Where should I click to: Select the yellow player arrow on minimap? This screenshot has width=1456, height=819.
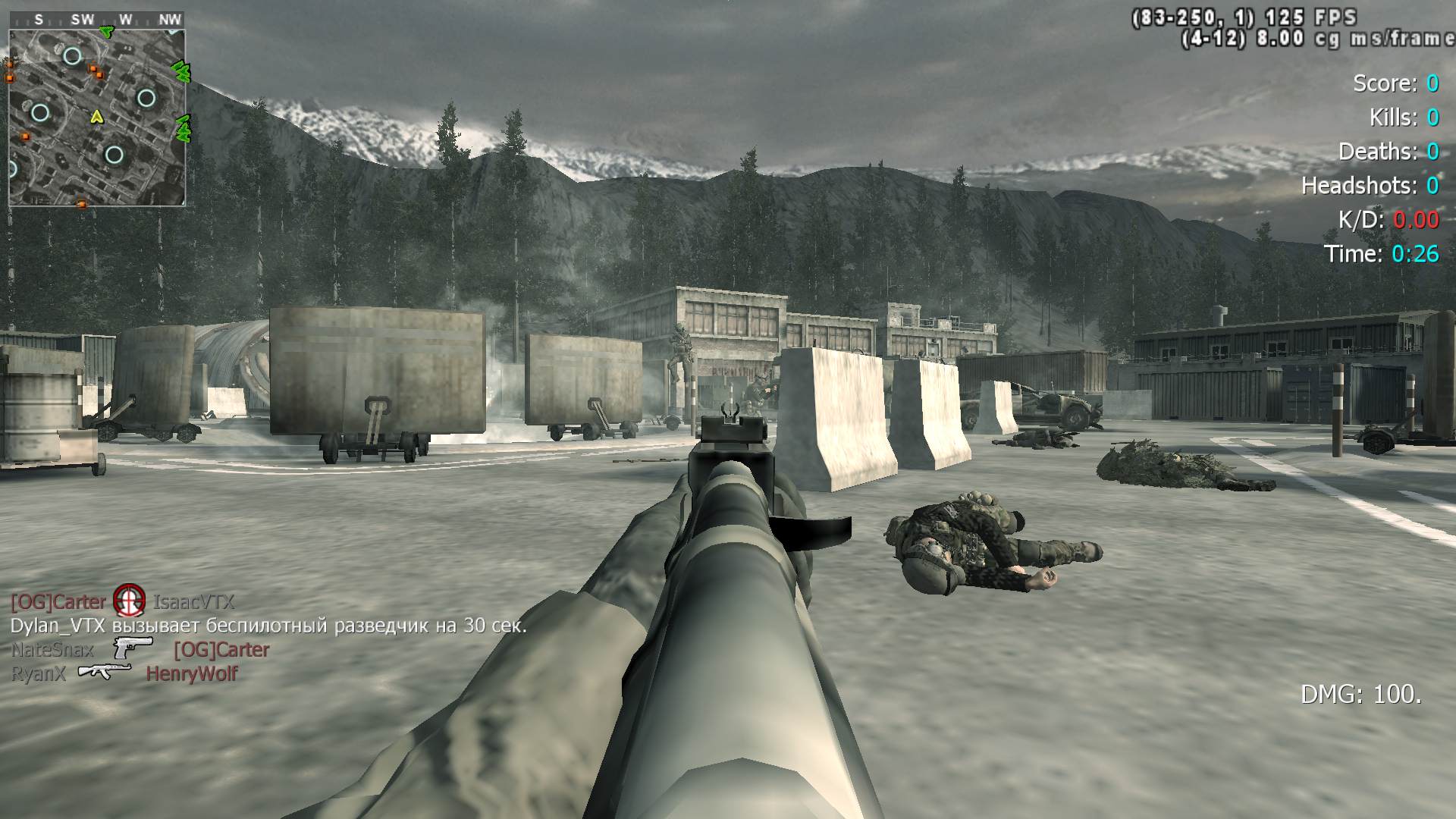coord(96,117)
